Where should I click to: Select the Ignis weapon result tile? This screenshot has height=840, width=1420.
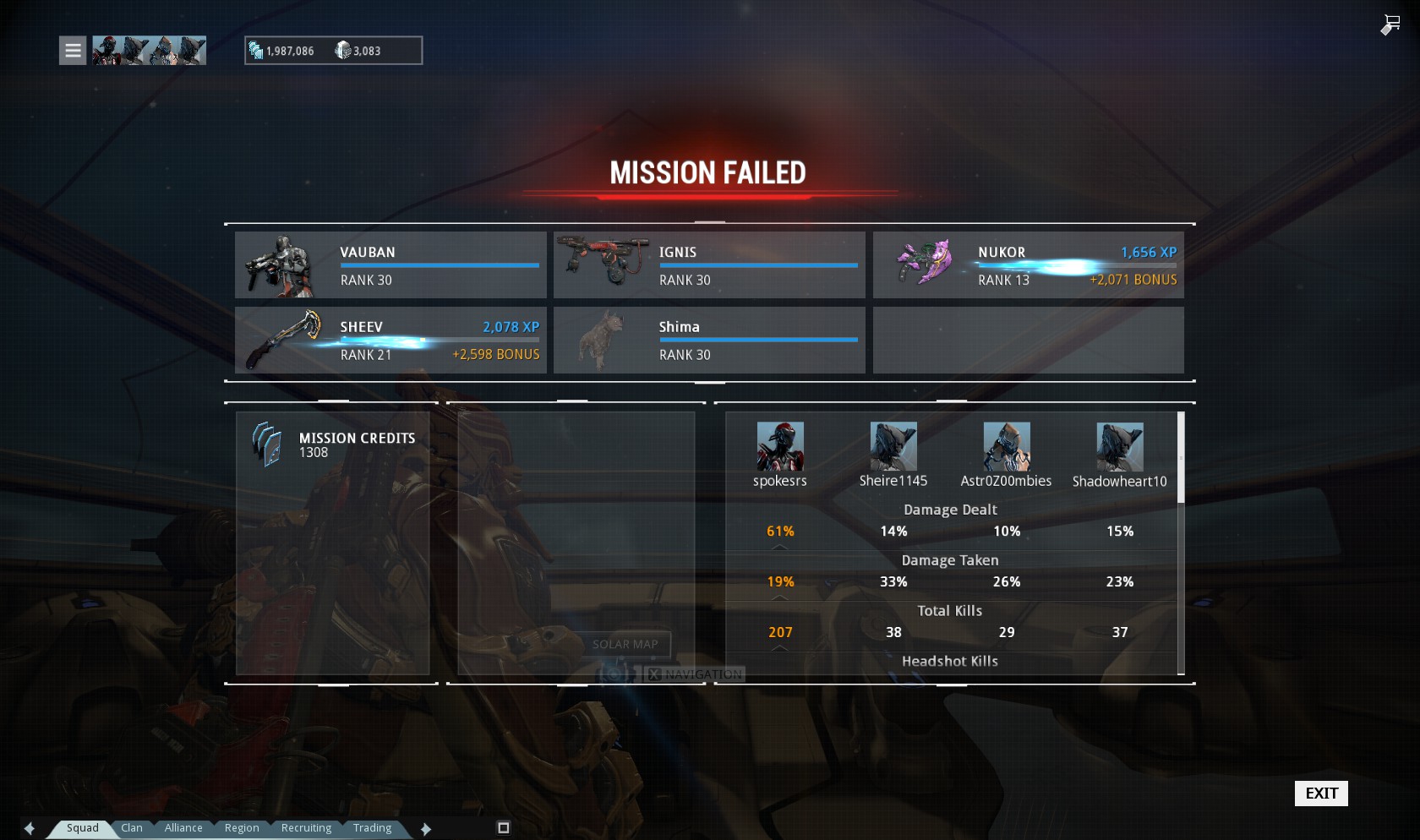pyautogui.click(x=709, y=265)
